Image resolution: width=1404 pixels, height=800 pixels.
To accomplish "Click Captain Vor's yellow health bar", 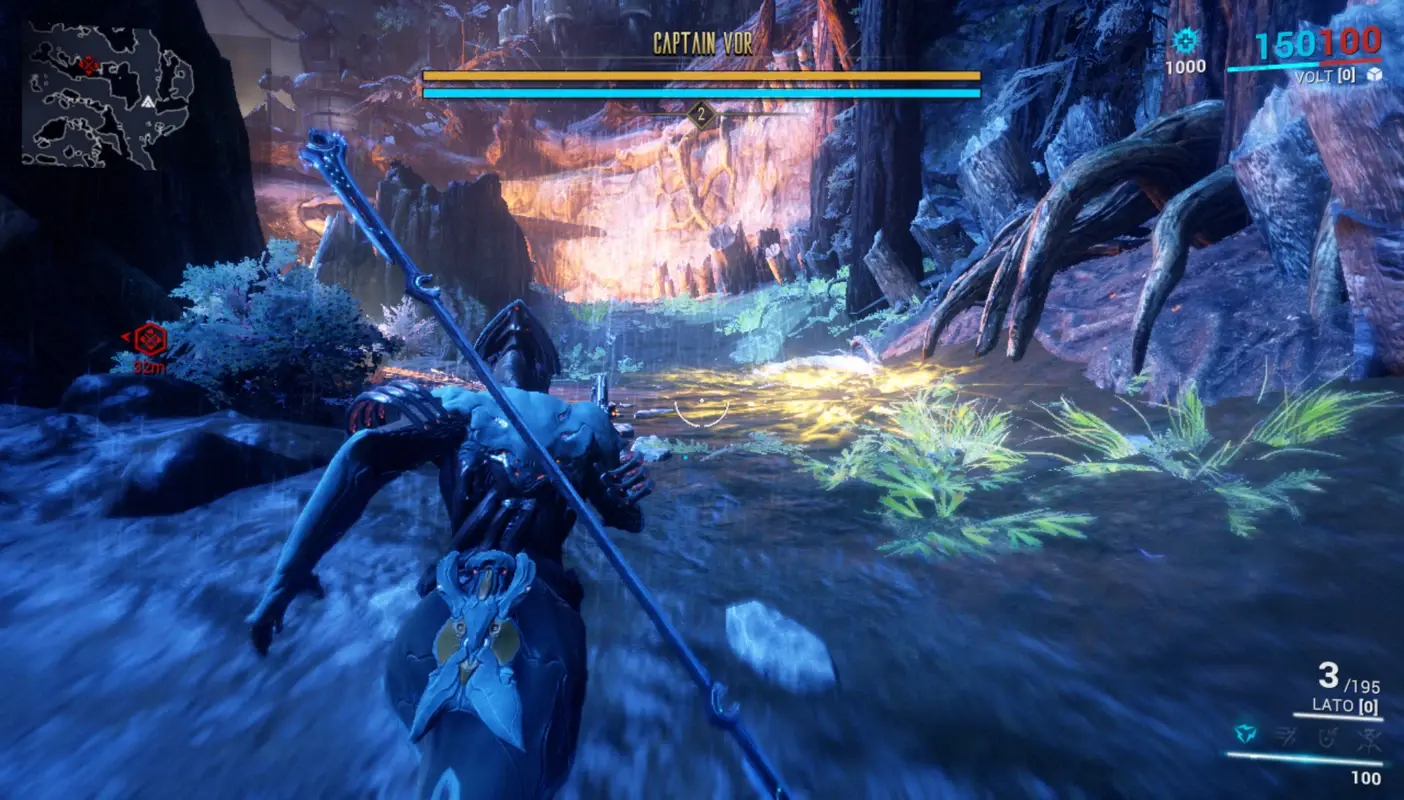I will tap(701, 74).
